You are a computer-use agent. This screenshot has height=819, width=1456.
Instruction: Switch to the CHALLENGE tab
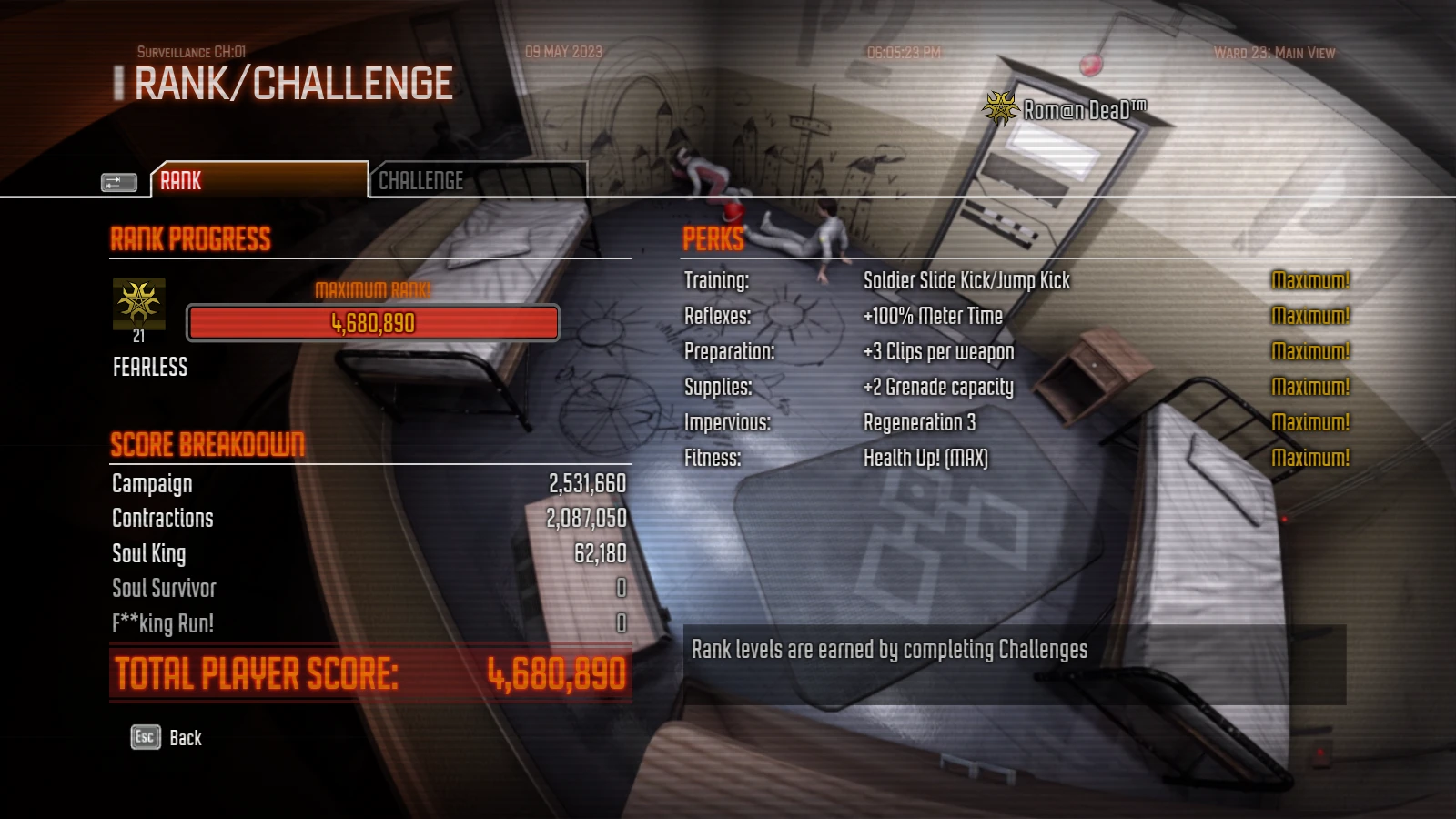(421, 181)
